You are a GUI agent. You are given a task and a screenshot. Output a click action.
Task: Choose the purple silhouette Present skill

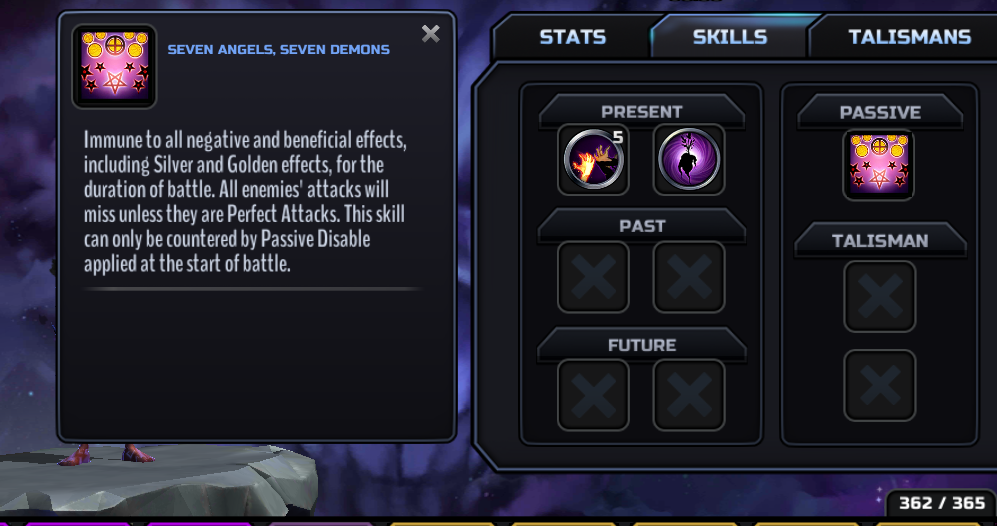[x=689, y=160]
